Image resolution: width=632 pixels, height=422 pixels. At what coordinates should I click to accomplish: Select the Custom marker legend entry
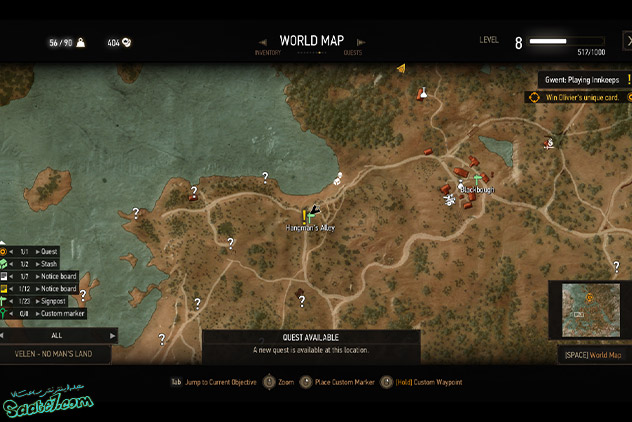coord(60,313)
